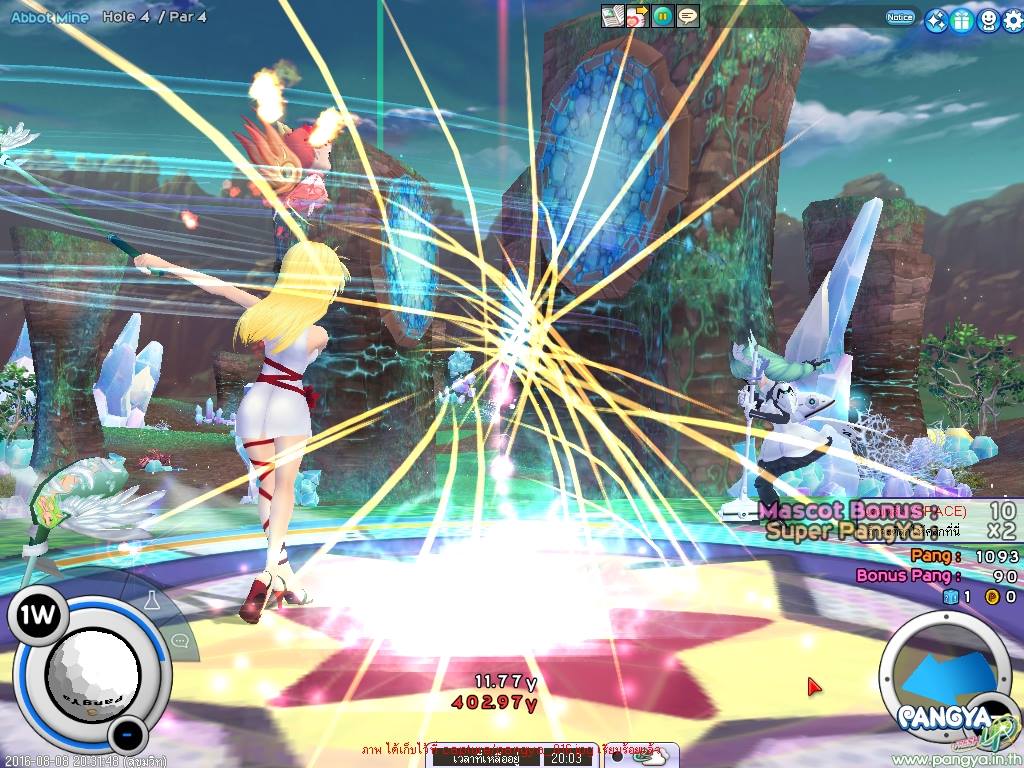Click the minus button below the ball

click(x=125, y=736)
